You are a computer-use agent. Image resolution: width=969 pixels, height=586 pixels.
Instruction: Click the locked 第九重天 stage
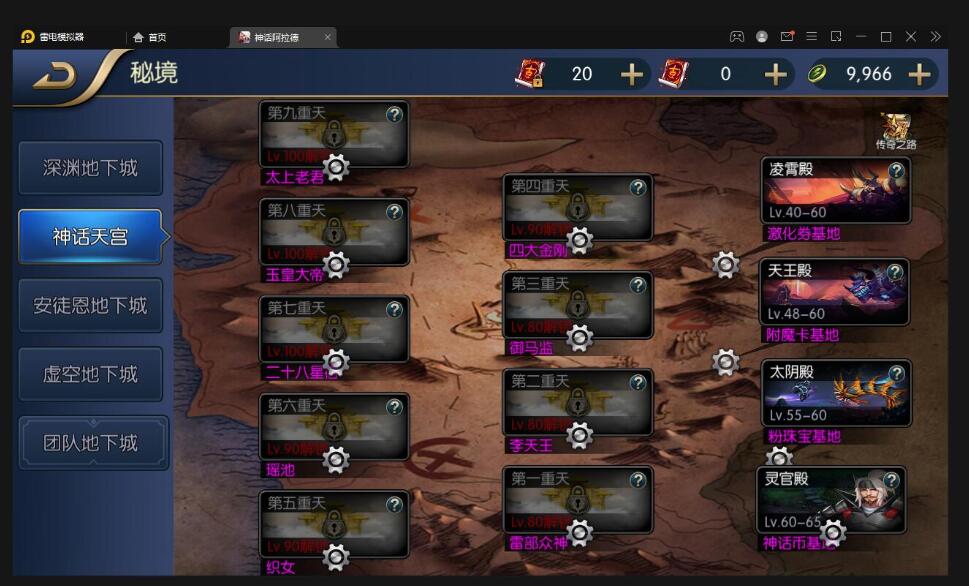pyautogui.click(x=333, y=134)
